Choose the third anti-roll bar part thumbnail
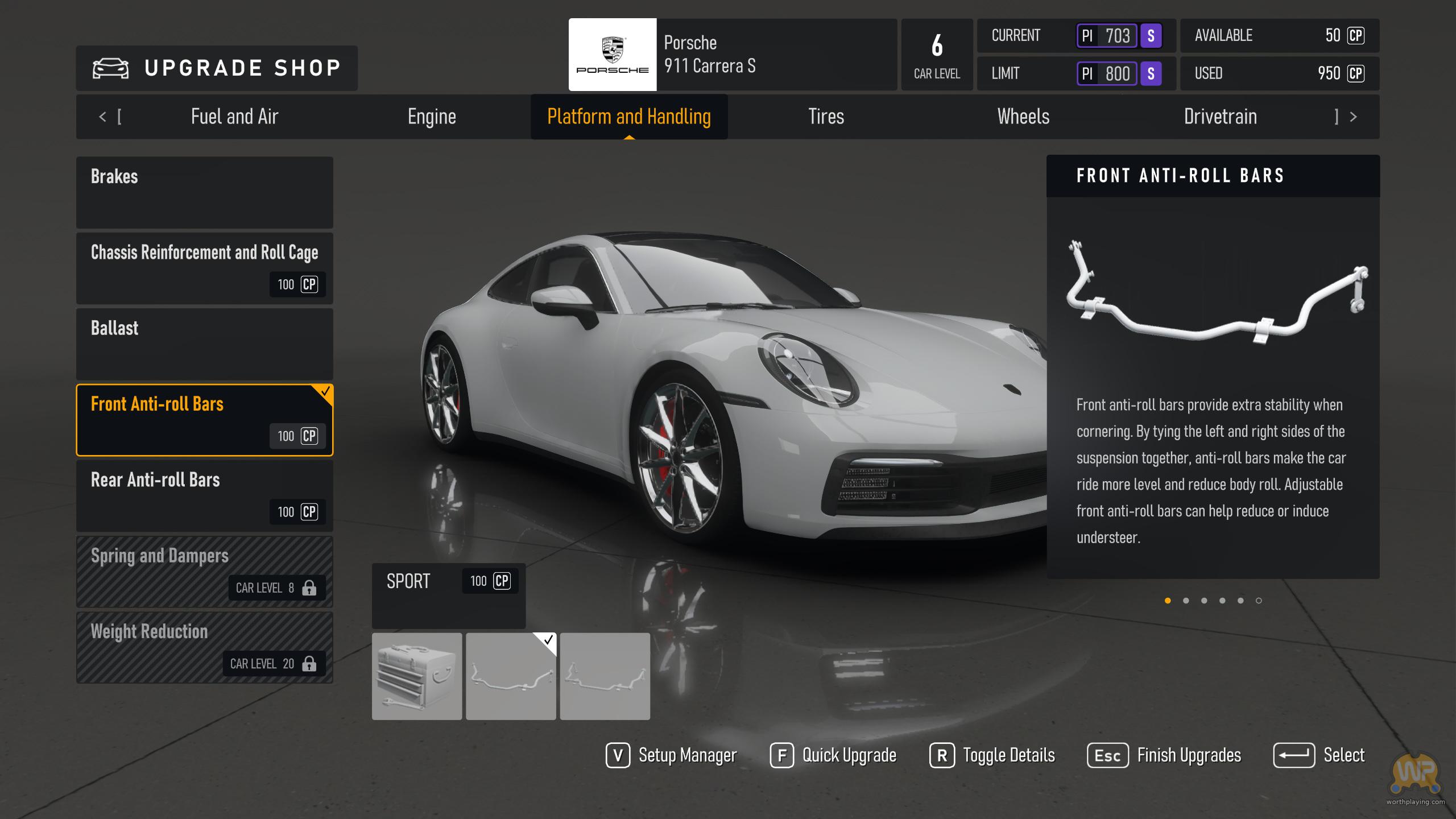The height and width of the screenshot is (819, 1456). coord(605,676)
